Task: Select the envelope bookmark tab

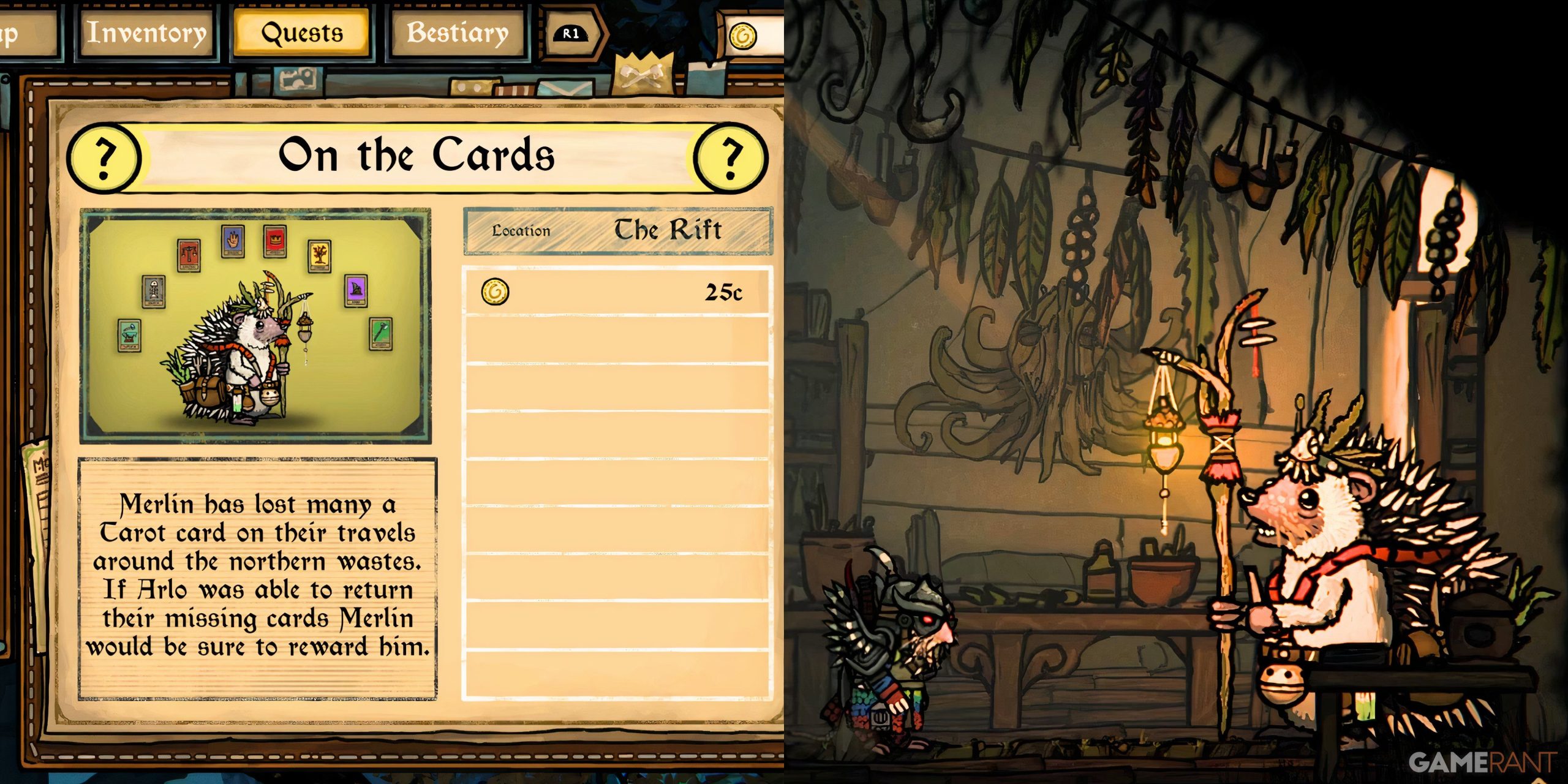Action: pyautogui.click(x=562, y=89)
